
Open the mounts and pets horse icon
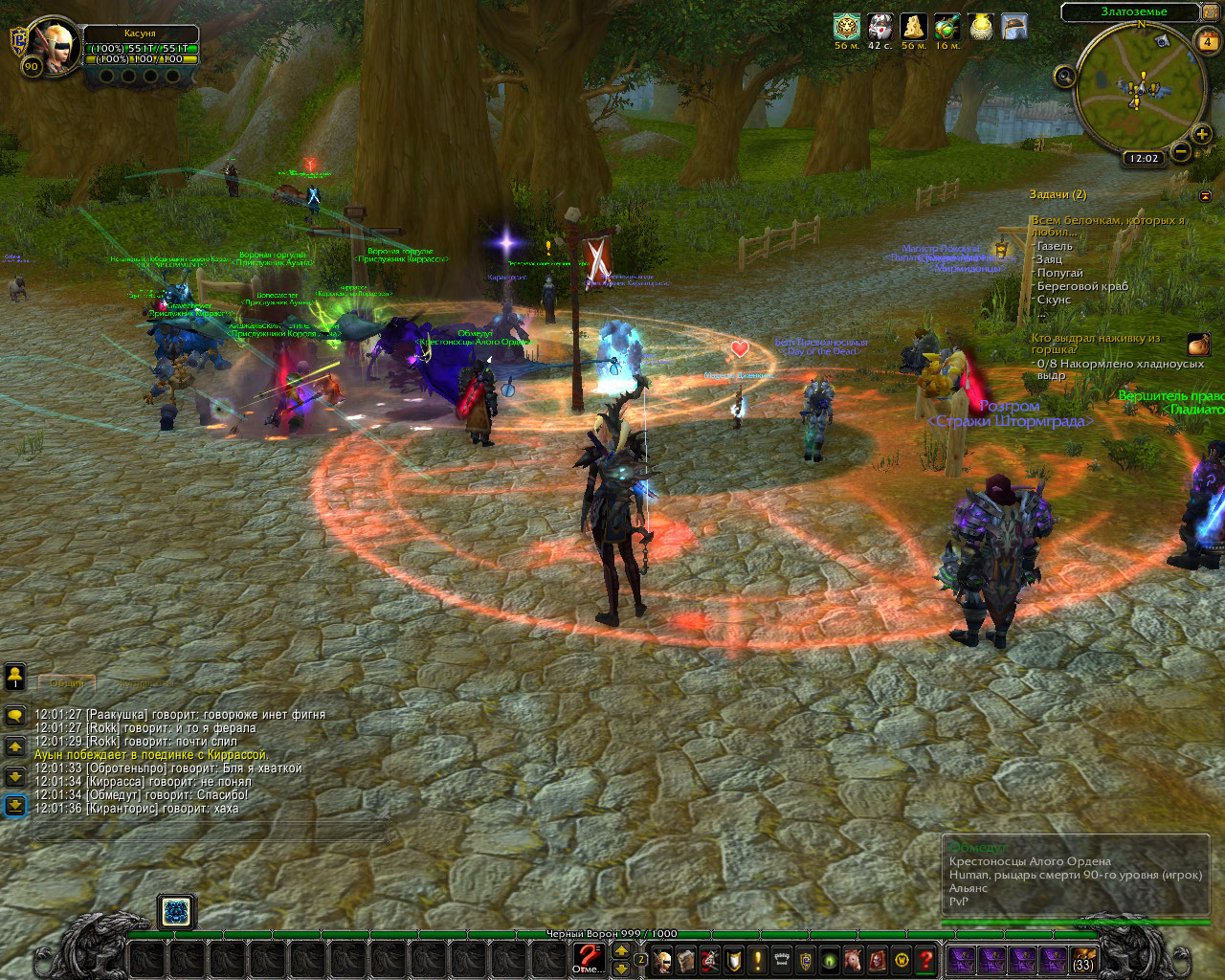854,960
